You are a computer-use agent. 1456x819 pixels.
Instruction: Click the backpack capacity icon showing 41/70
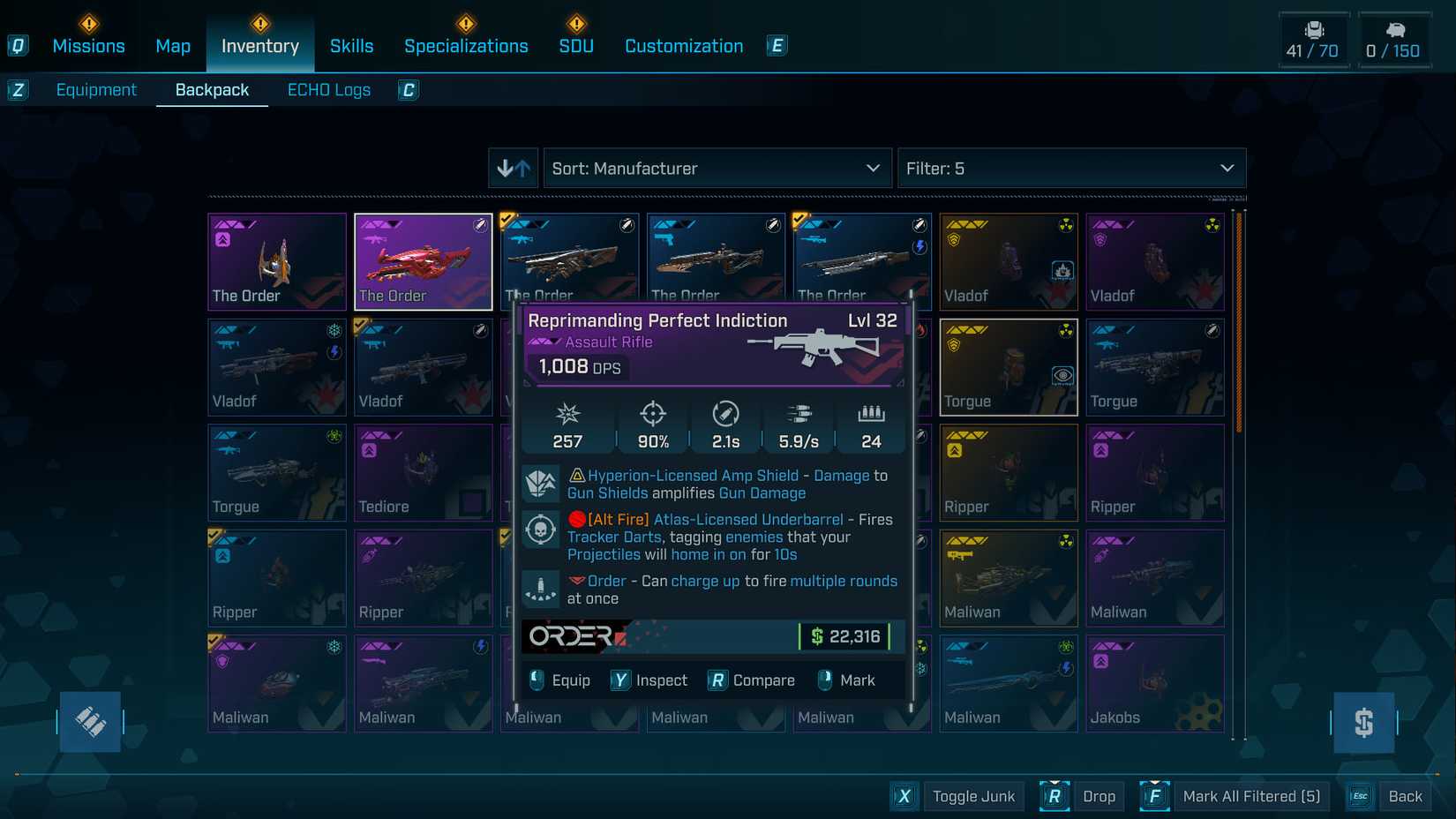pos(1314,39)
